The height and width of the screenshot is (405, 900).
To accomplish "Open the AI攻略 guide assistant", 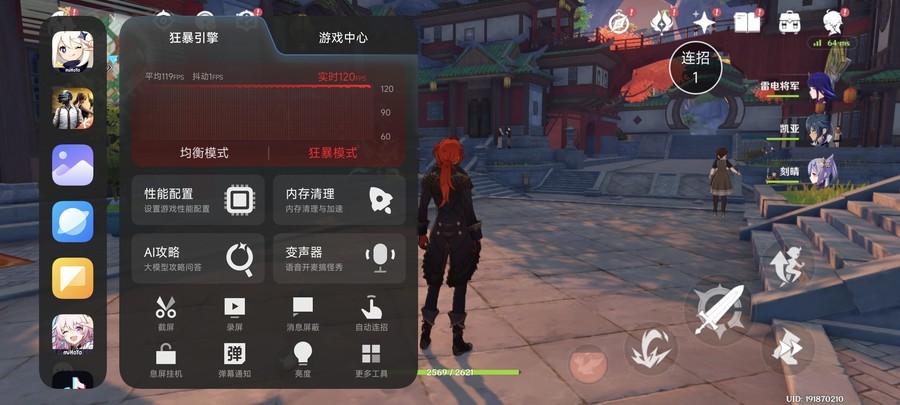I will [x=198, y=259].
